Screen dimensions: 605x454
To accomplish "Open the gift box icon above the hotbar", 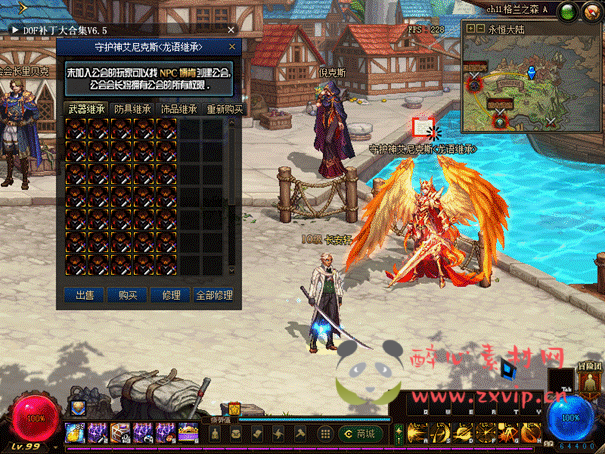I will 234,409.
